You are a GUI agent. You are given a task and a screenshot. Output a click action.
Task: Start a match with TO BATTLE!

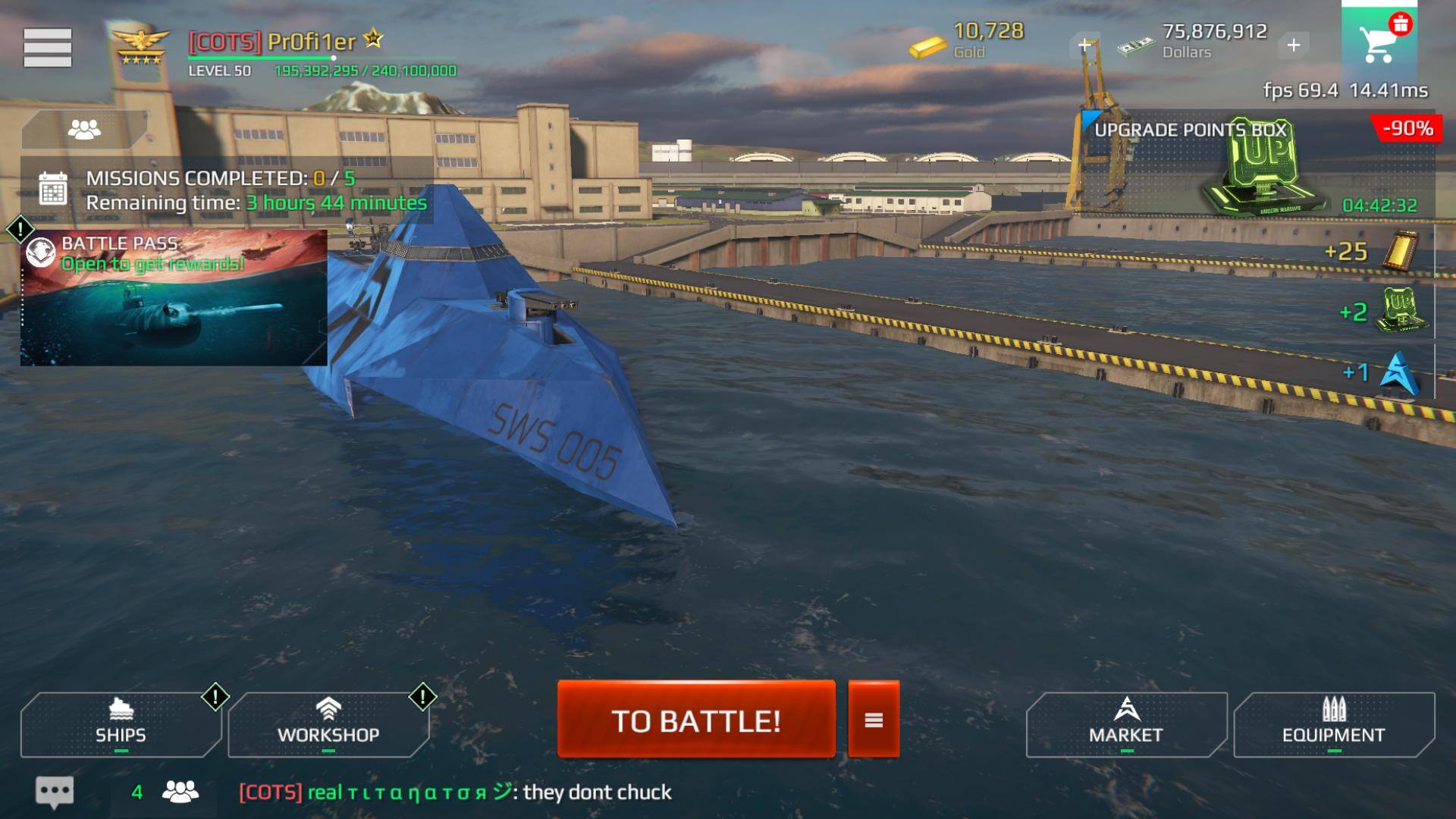pos(696,720)
